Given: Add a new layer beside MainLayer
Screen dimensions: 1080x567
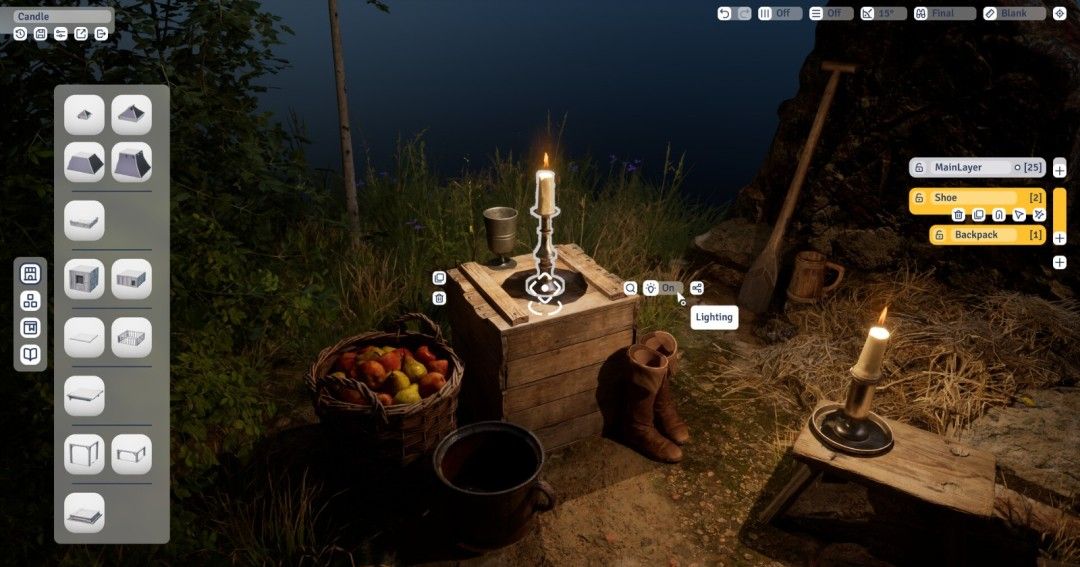Looking at the screenshot, I should point(1059,169).
